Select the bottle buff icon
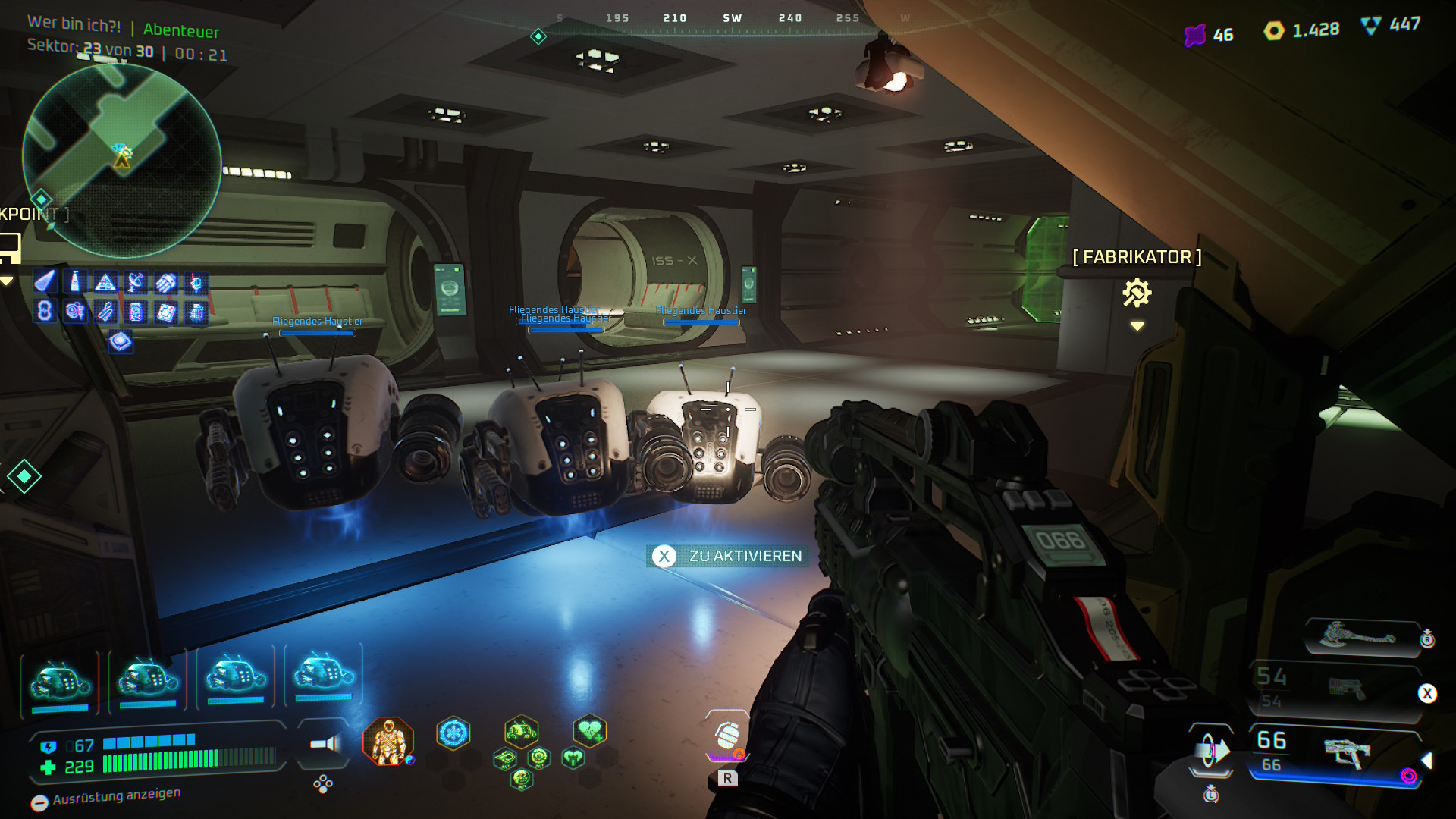 [x=75, y=283]
